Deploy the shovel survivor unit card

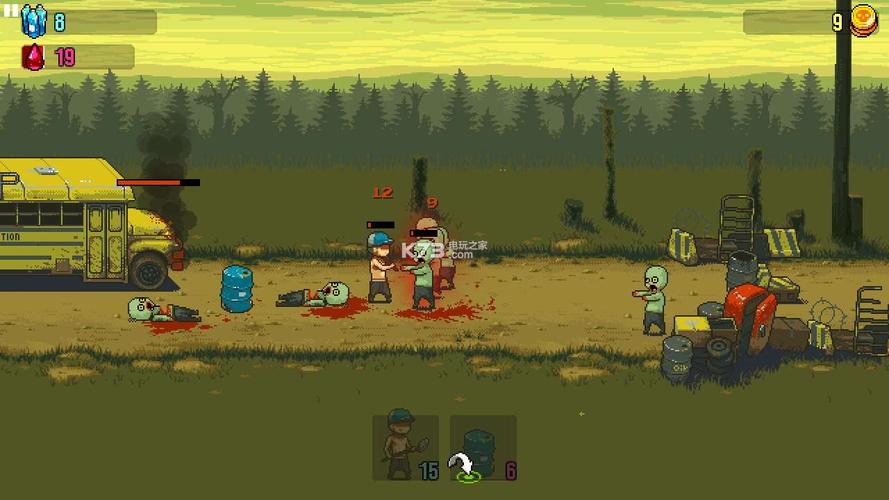click(405, 447)
